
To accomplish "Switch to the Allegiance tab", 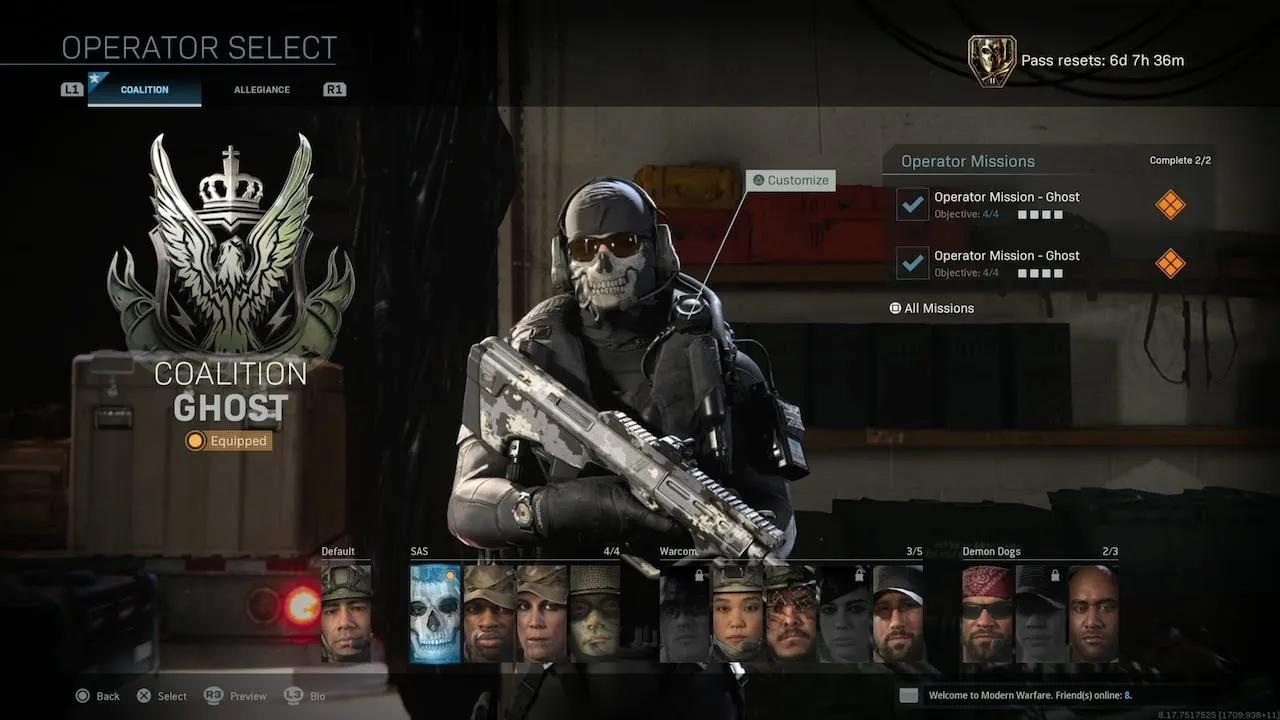I will [x=261, y=89].
